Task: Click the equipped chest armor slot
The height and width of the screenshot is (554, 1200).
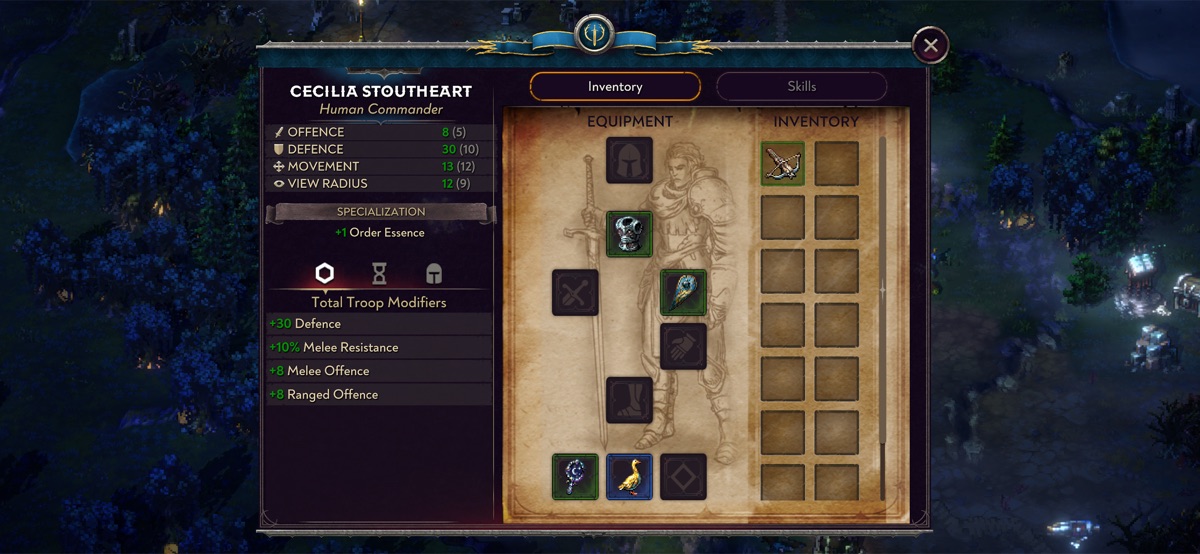Action: coord(629,234)
